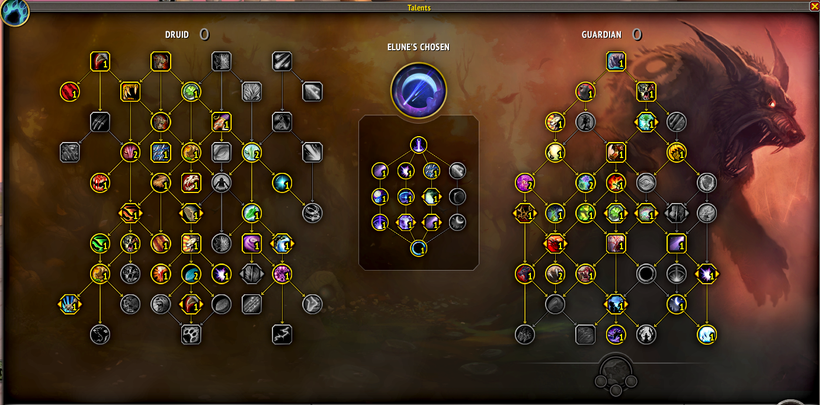
Task: Select the glowing white talent ending the Guardian tree
Action: coord(707,334)
